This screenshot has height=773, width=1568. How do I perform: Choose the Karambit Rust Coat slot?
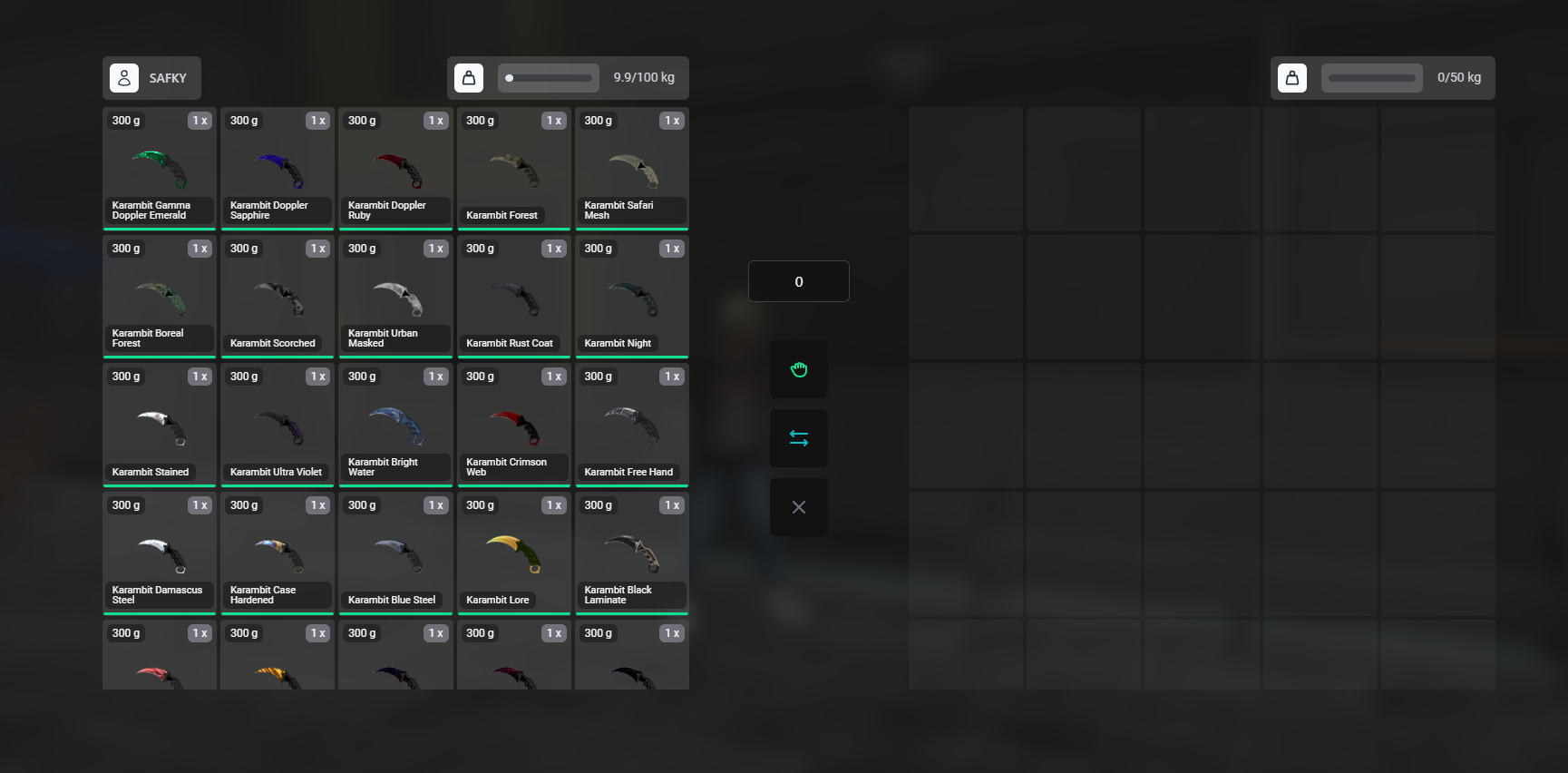click(x=513, y=296)
